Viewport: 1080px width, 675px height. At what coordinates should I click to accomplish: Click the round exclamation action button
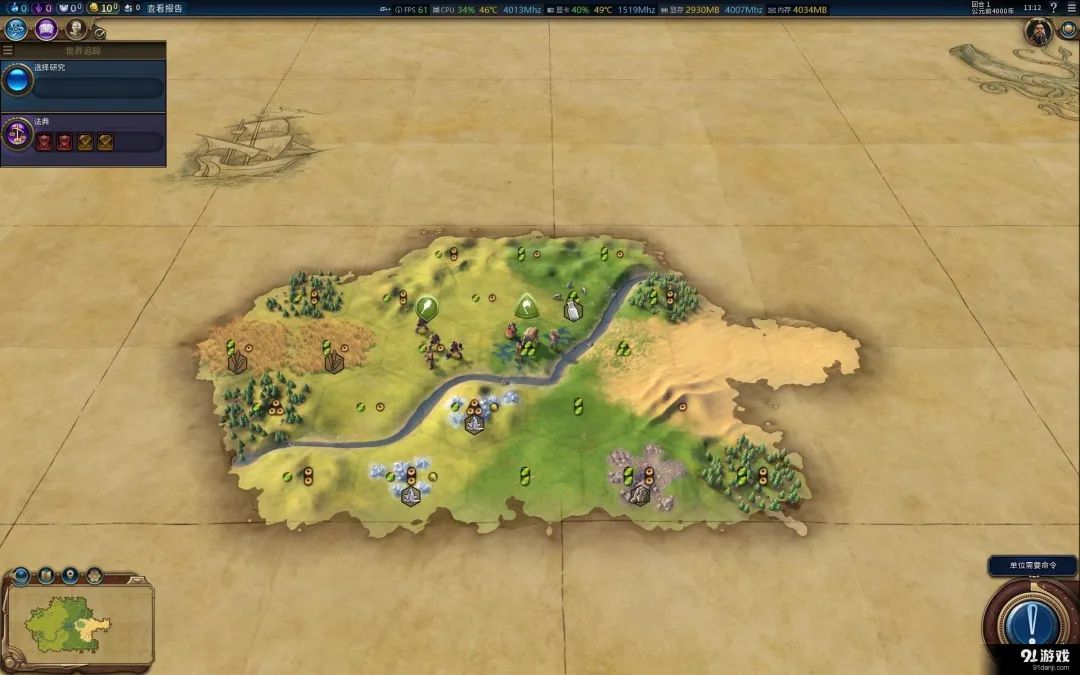point(1031,623)
